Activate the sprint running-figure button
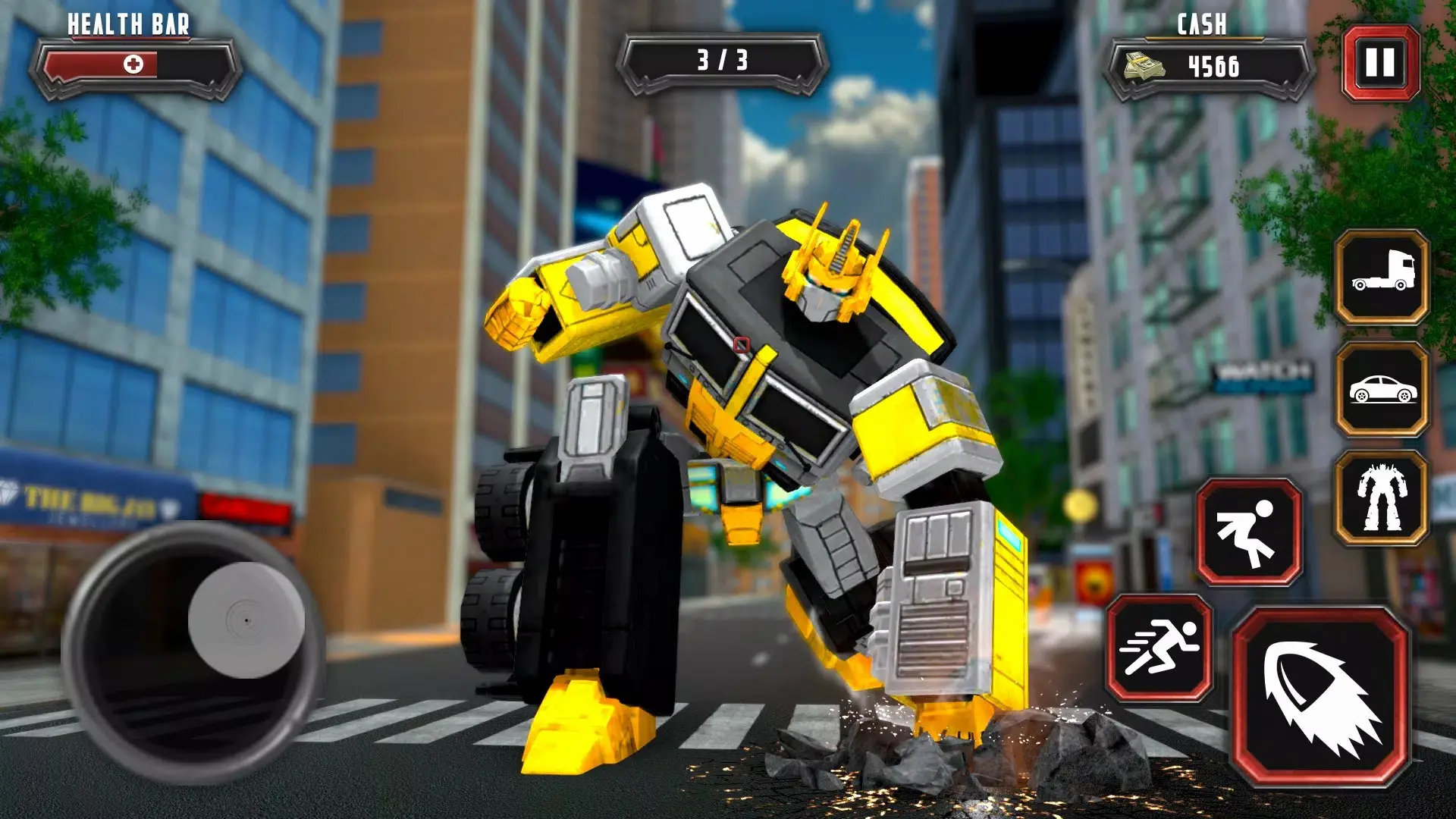 [1159, 648]
